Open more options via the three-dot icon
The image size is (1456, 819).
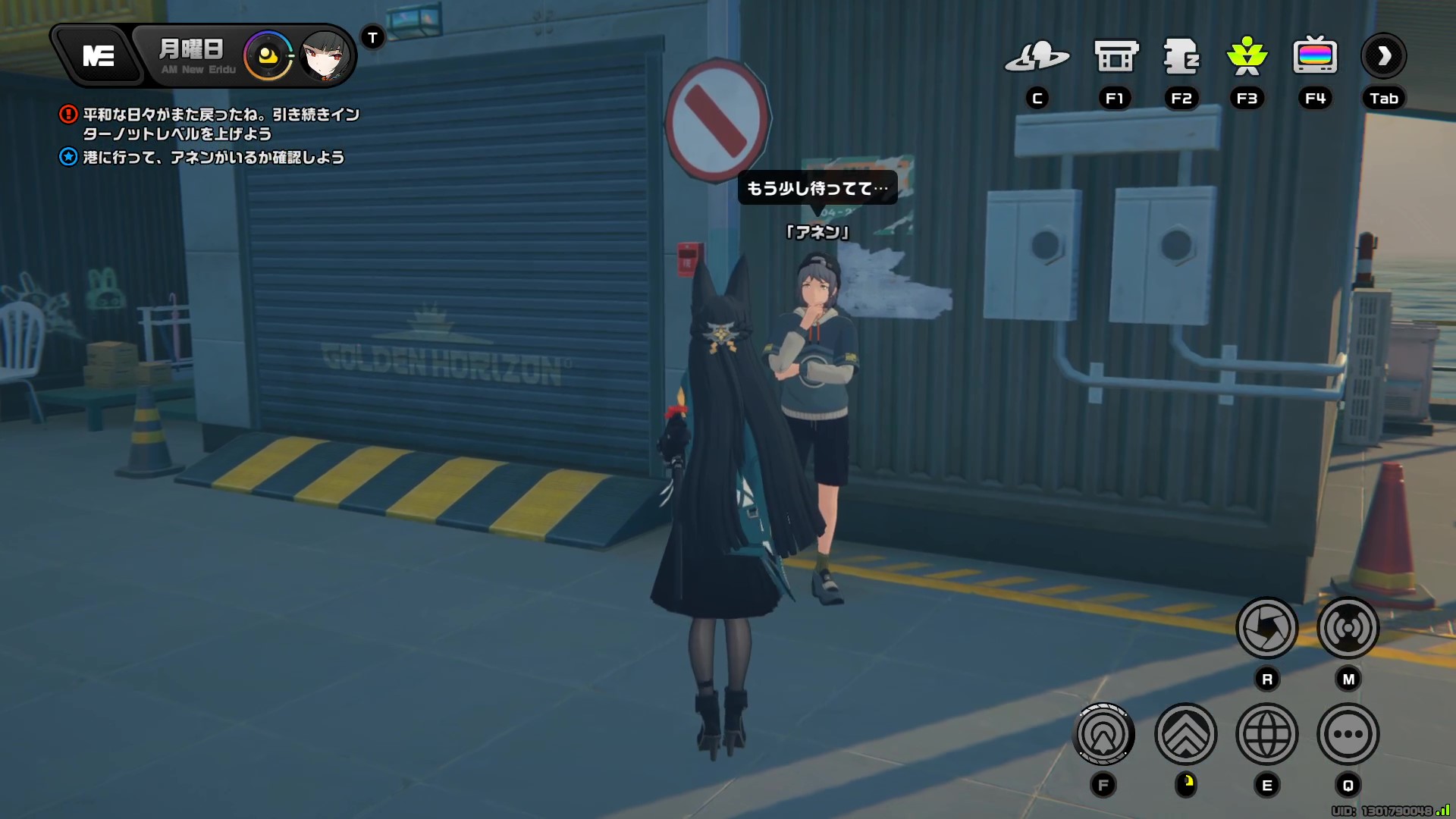point(1348,734)
